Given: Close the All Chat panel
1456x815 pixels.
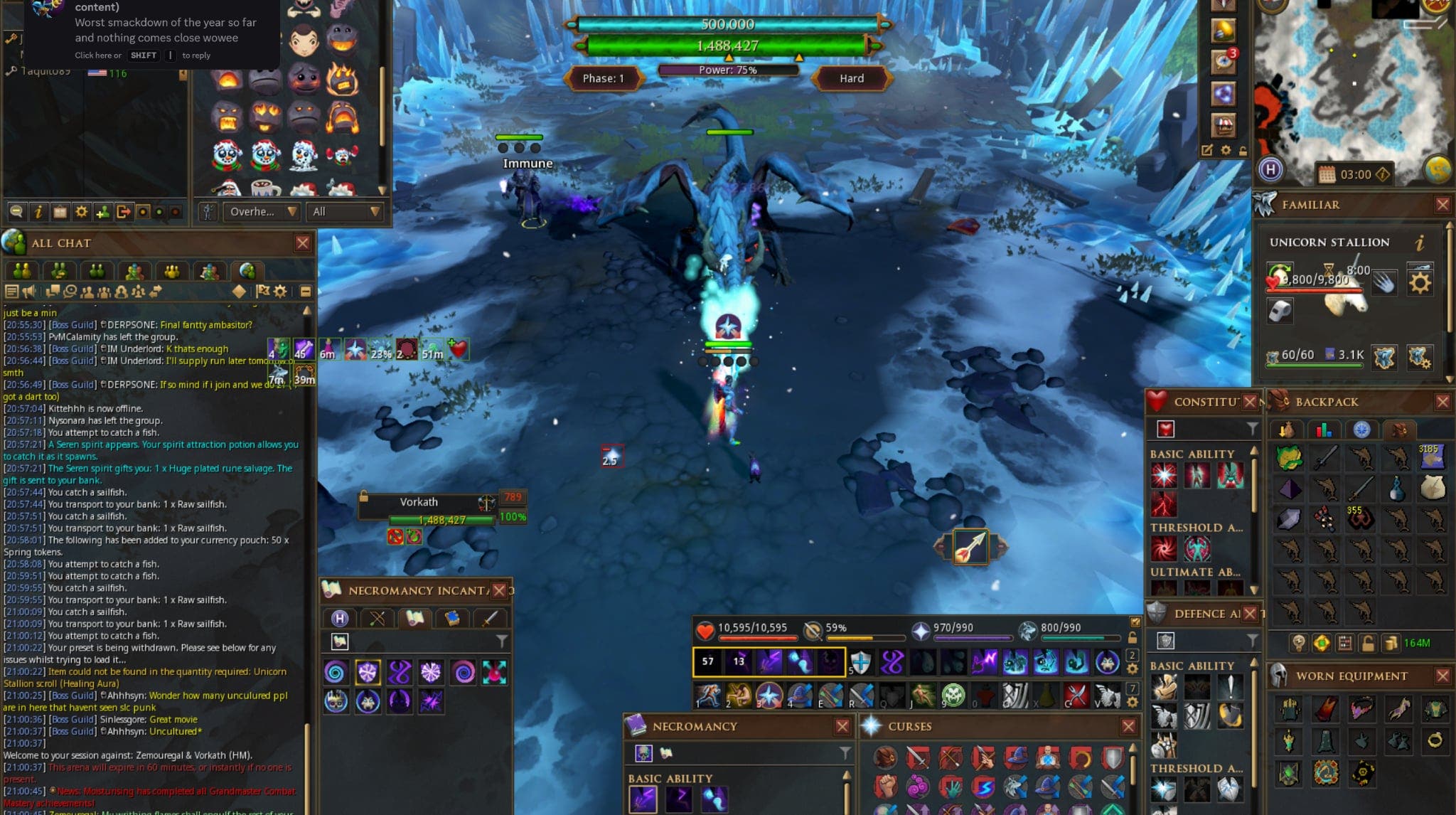Looking at the screenshot, I should (303, 243).
